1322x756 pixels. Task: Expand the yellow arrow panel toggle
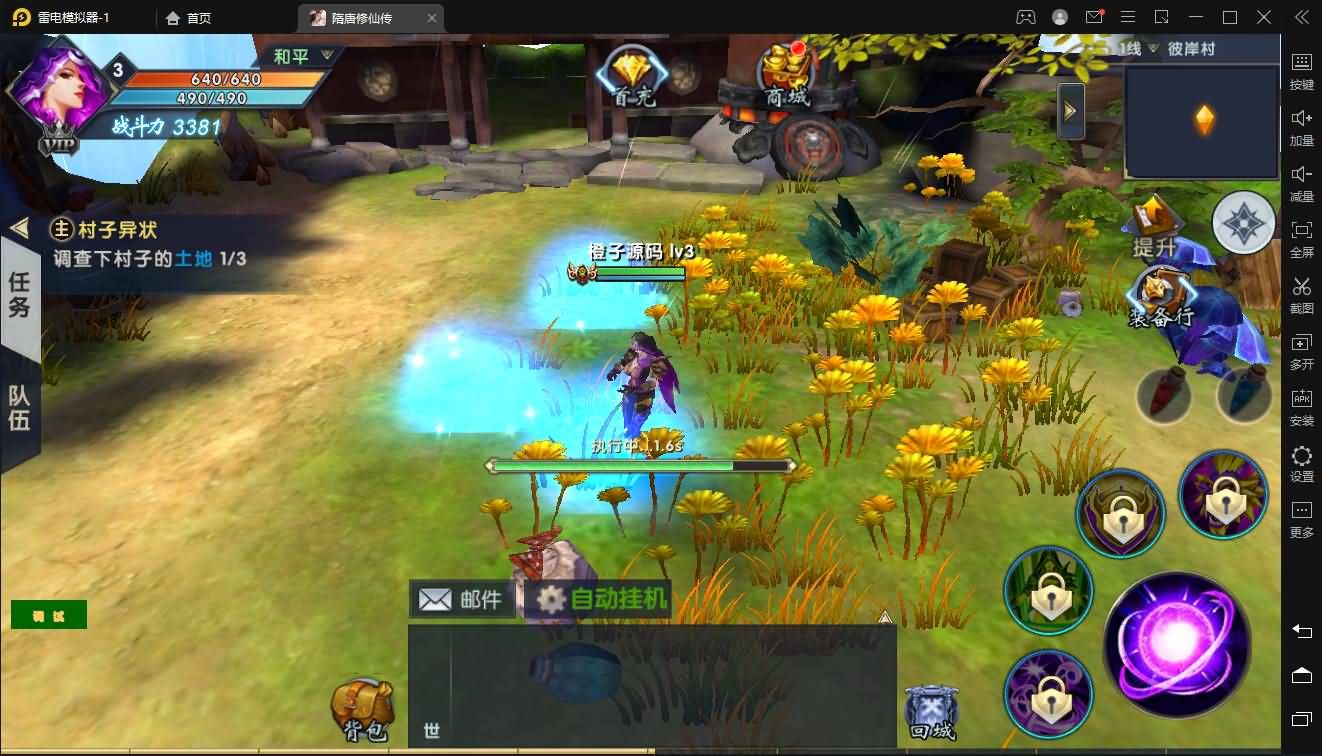[x=1071, y=111]
